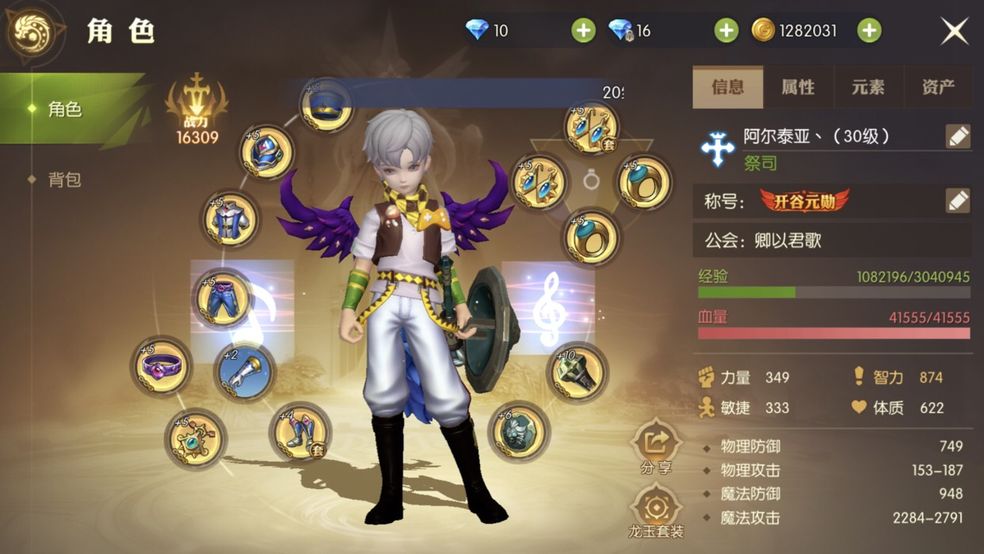Select the blue trousers equipment slot
This screenshot has height=554, width=984.
(x=222, y=299)
